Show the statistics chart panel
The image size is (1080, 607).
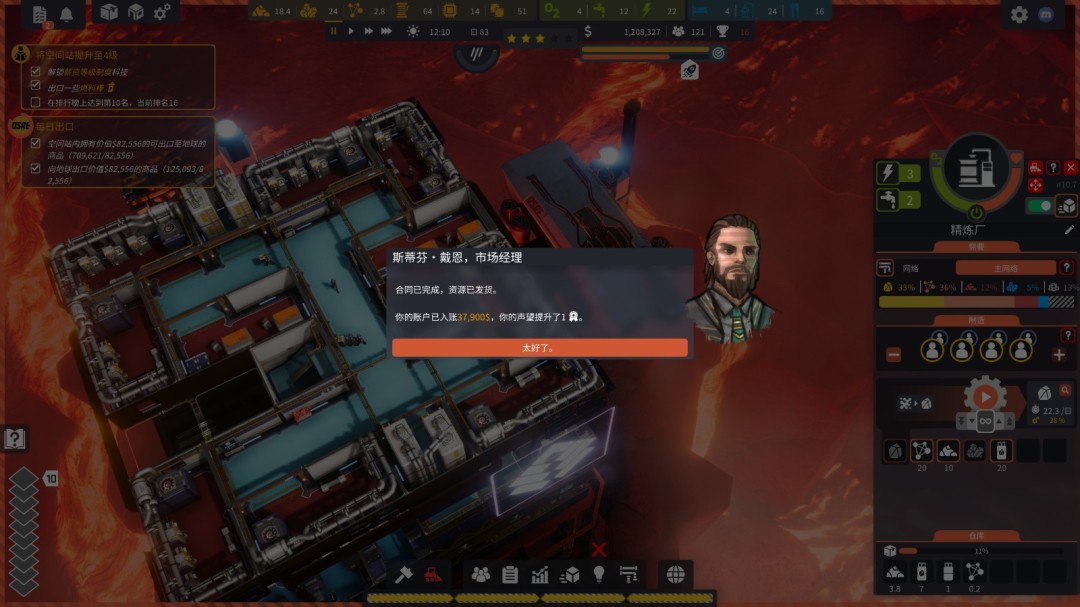pos(540,574)
